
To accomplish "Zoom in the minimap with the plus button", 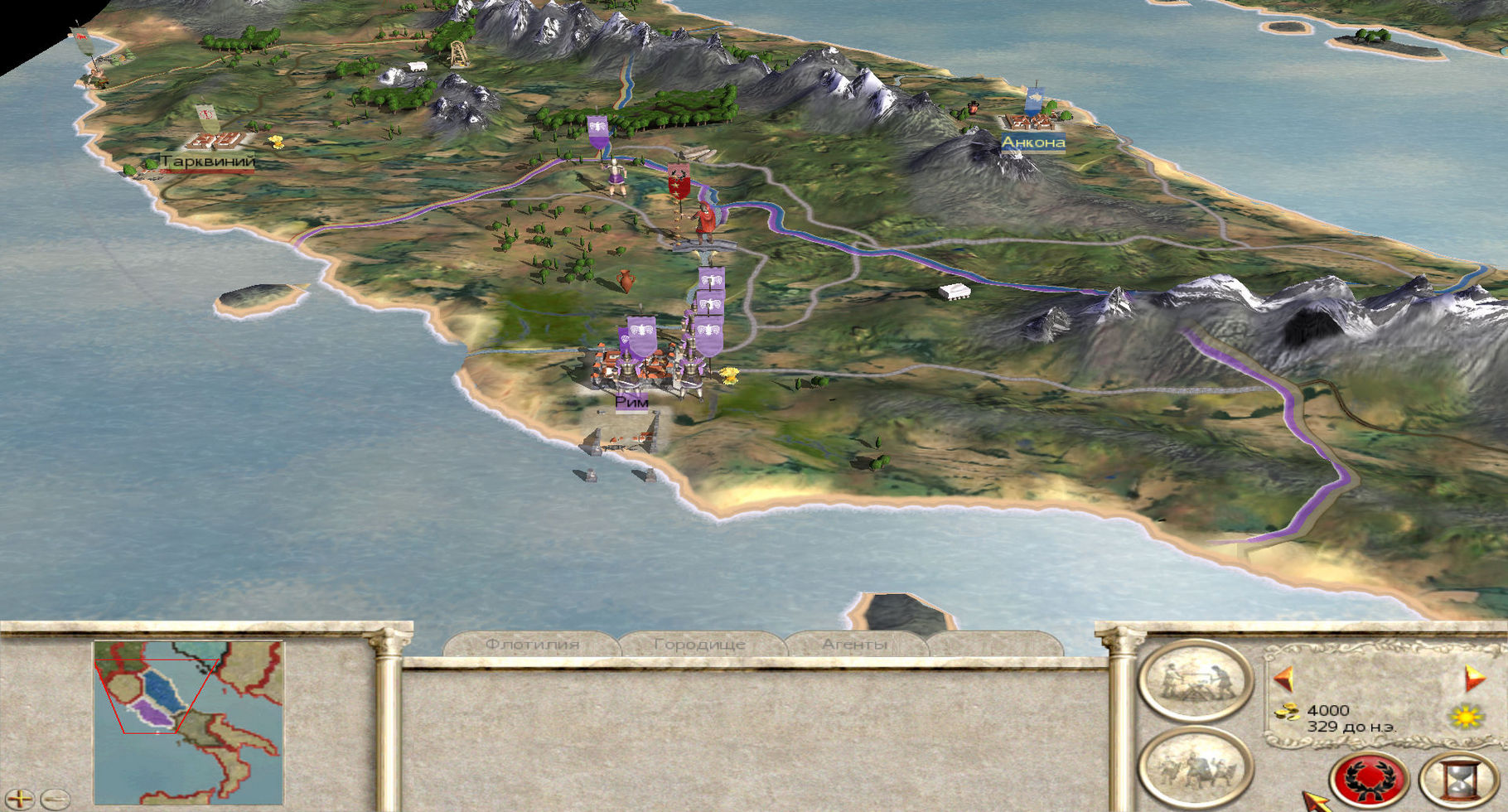I will 19,800.
